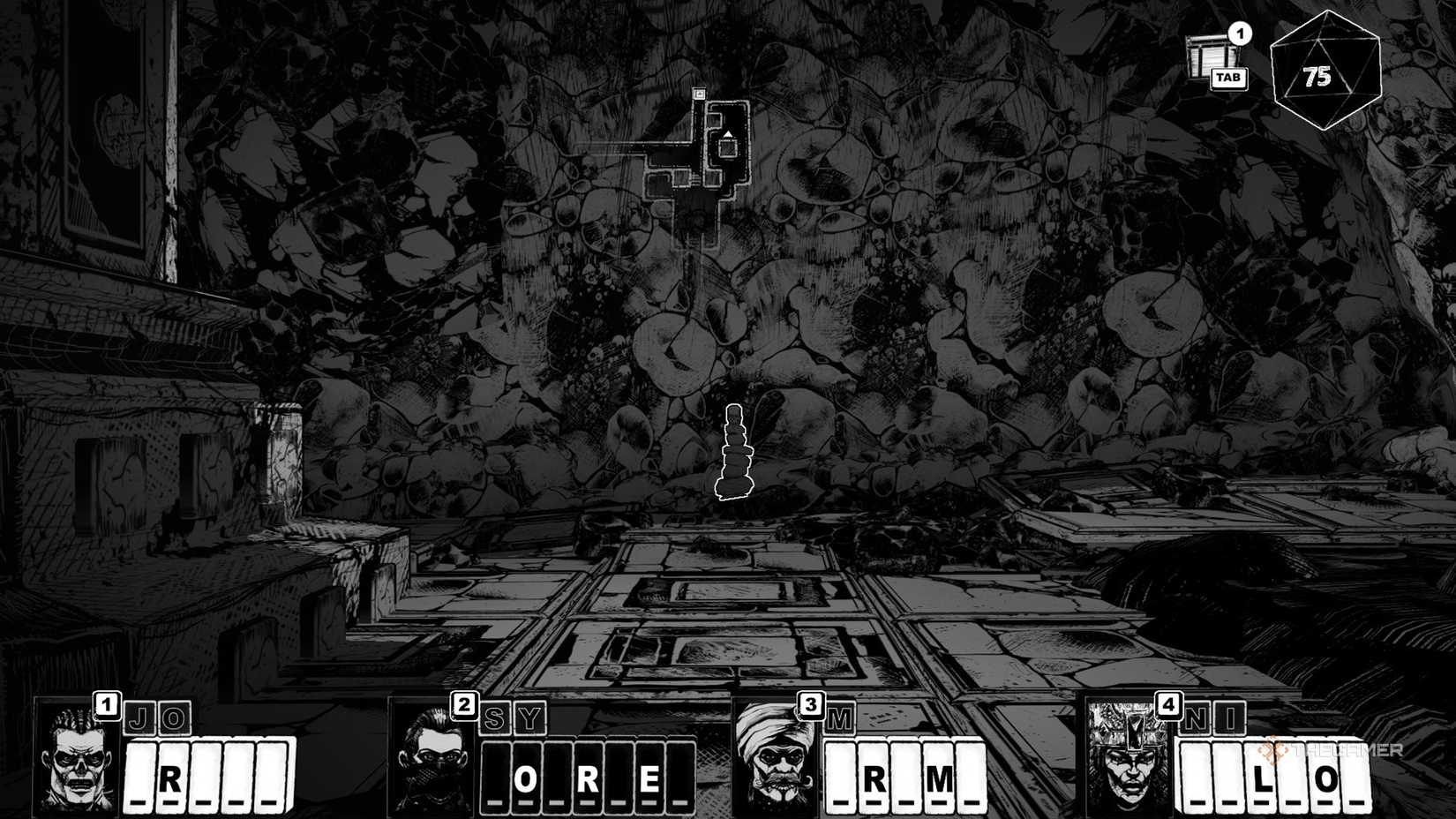Click the player arrow marker on the minimap
The width and height of the screenshot is (1456, 819).
coord(729,134)
